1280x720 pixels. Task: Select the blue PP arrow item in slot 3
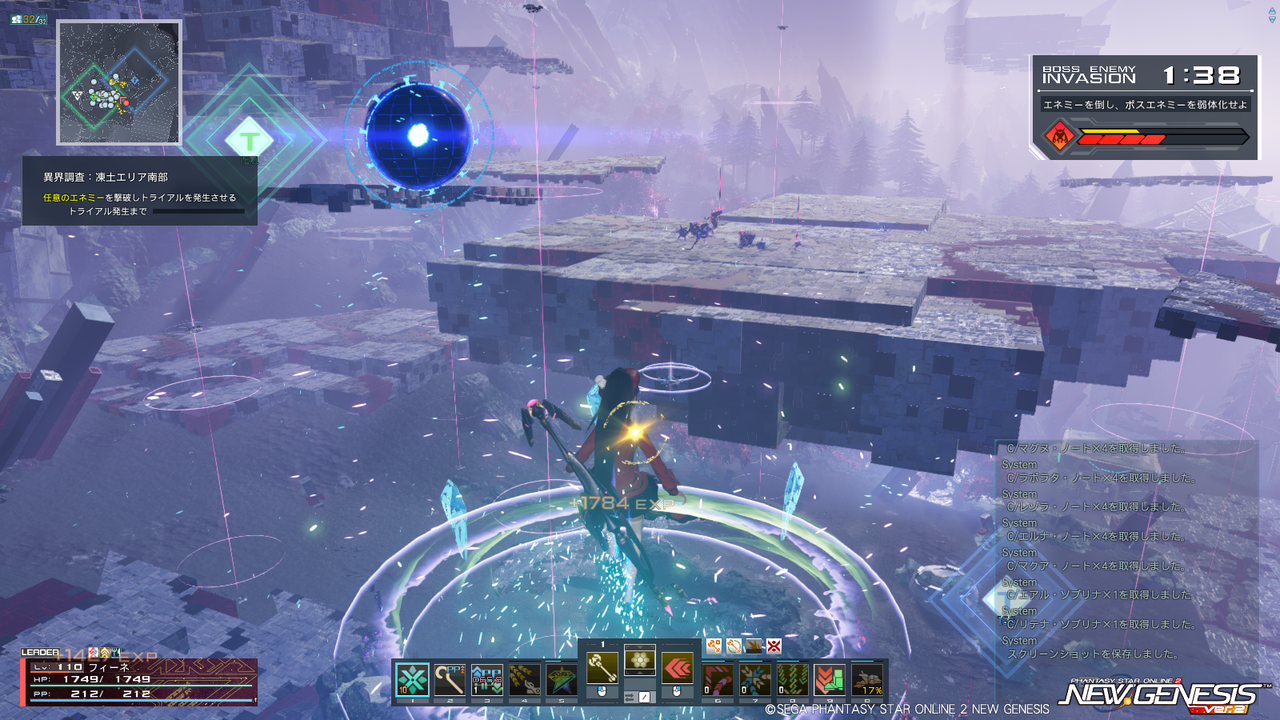487,679
